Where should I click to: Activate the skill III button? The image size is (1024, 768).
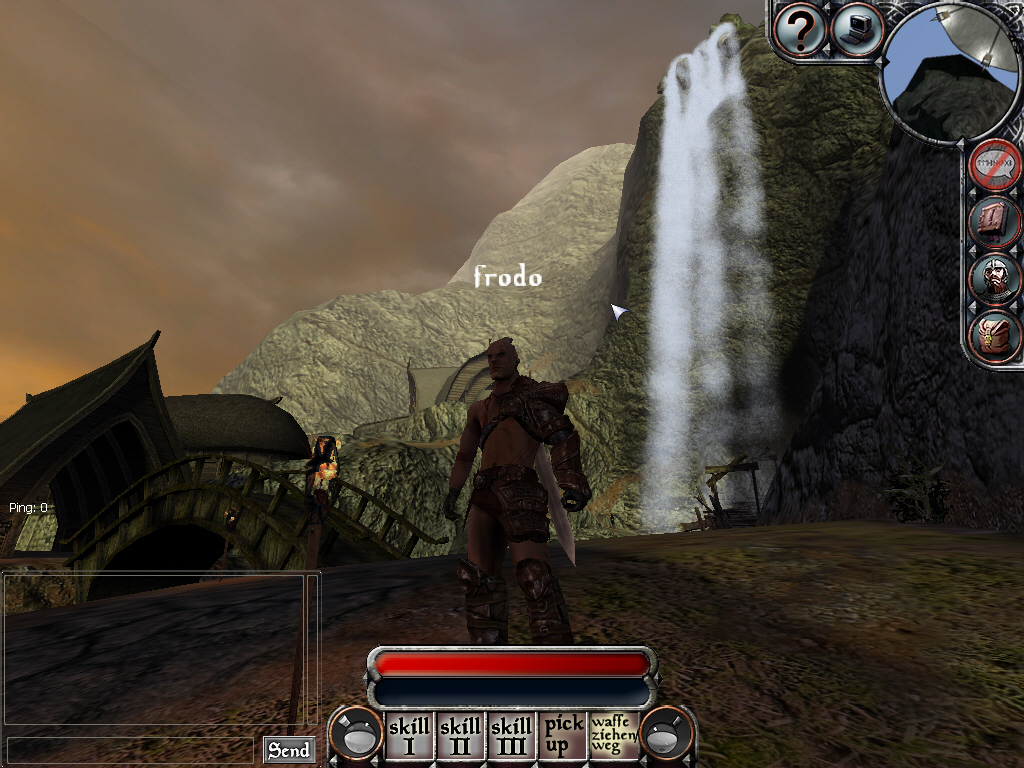512,736
